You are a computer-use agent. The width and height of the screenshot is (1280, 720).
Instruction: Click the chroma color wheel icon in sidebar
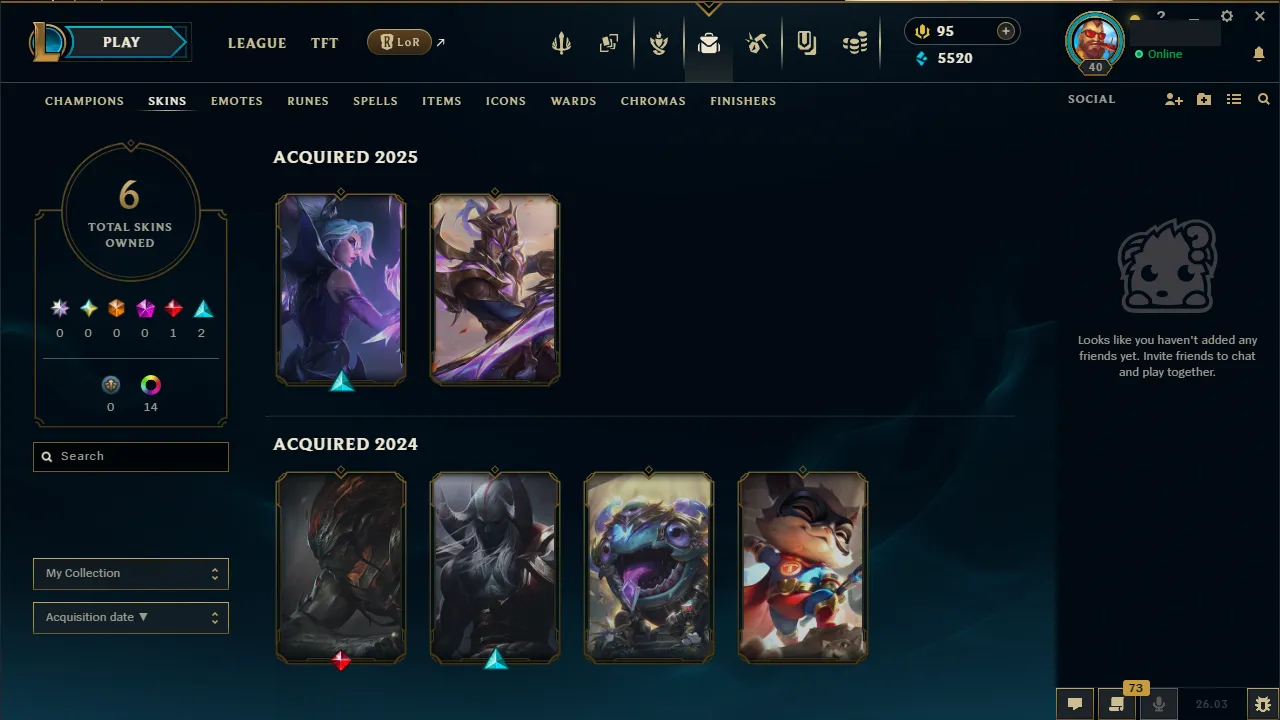click(150, 384)
